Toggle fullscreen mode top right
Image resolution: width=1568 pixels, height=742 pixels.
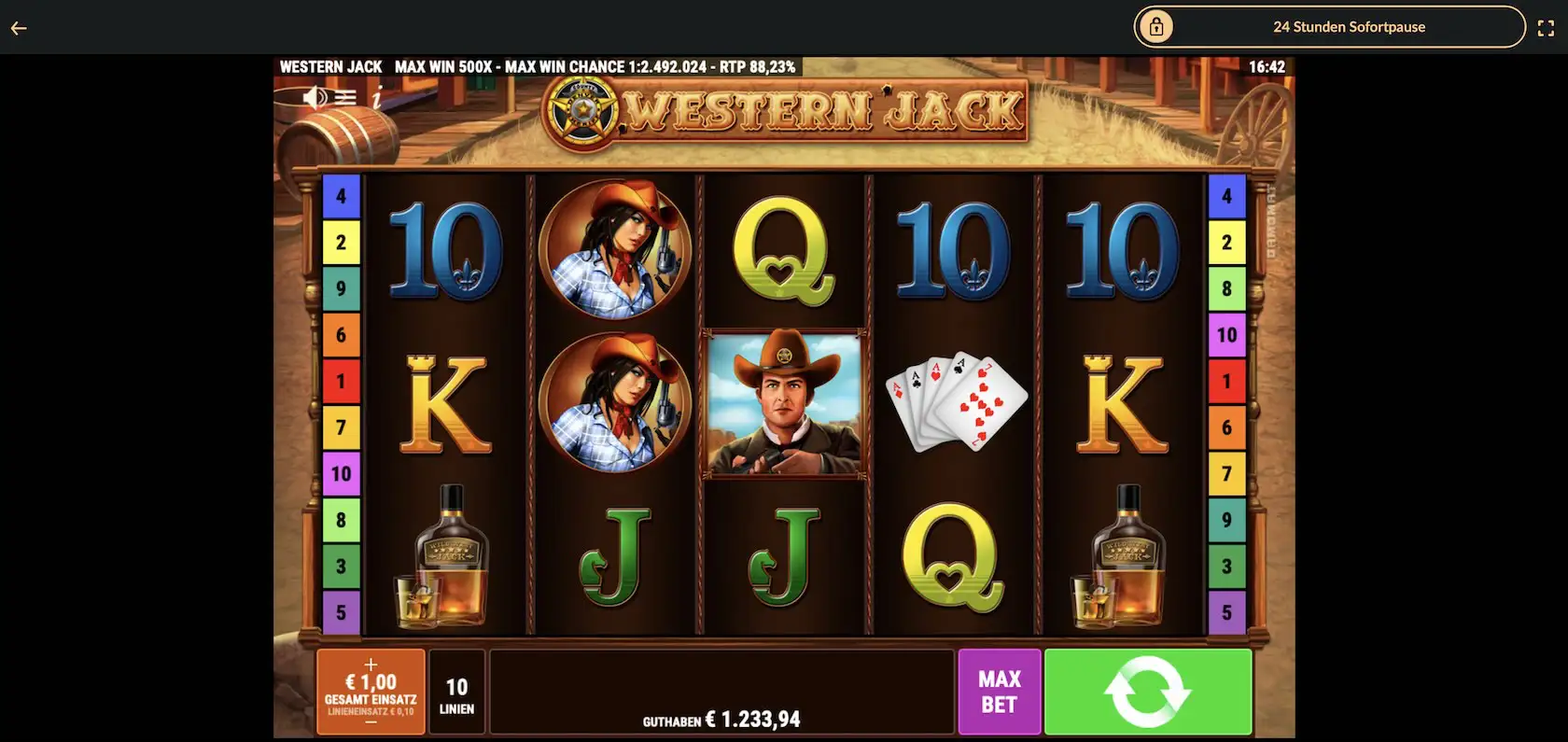point(1547,27)
